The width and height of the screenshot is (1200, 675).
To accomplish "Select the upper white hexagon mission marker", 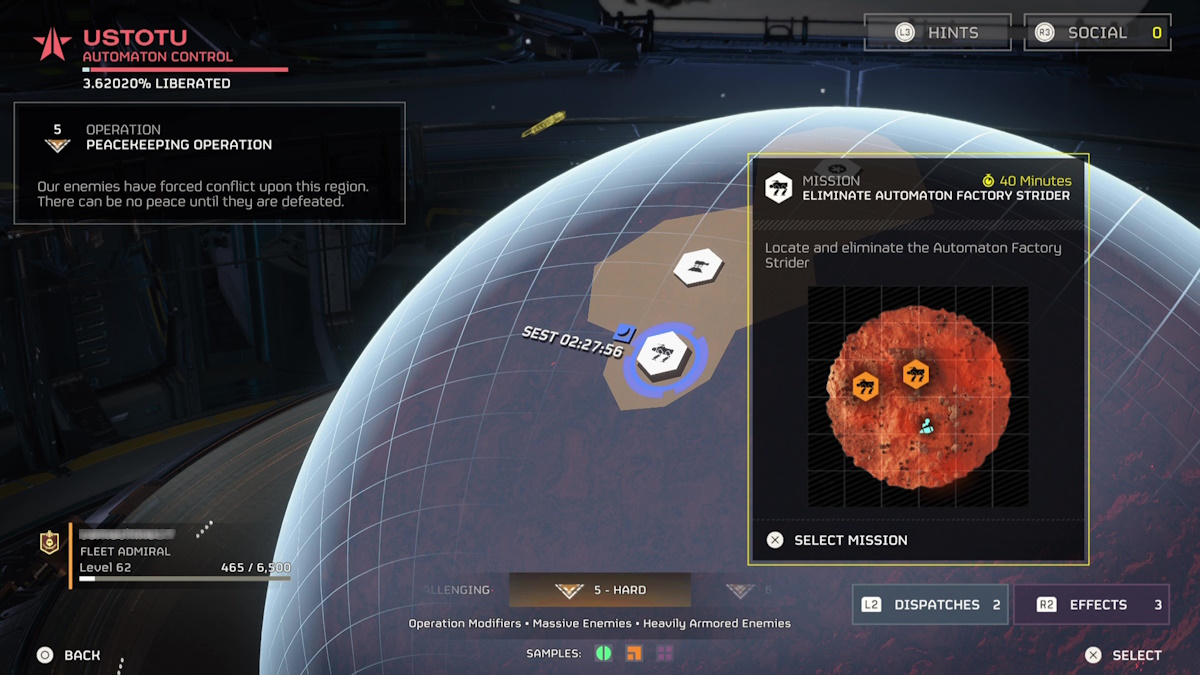I will pos(698,267).
